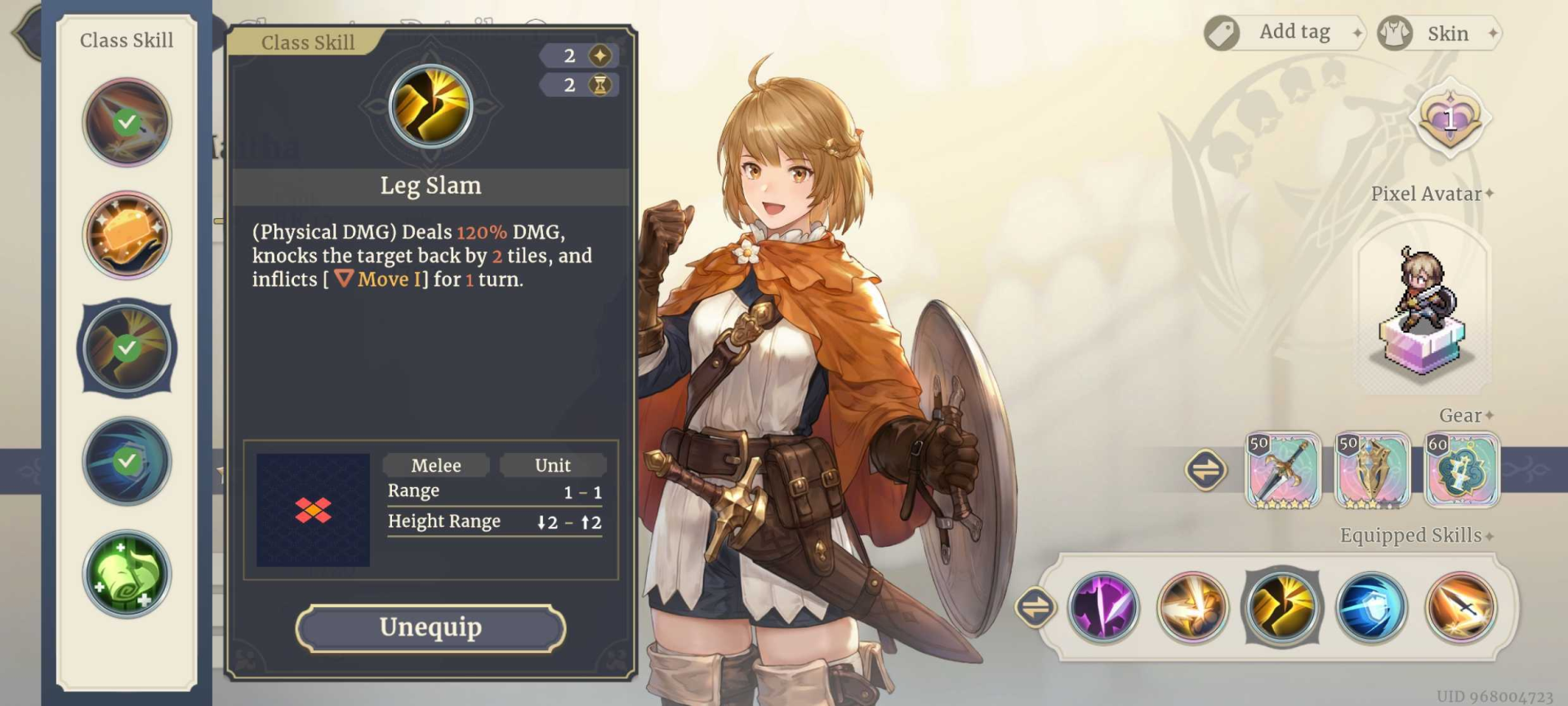
Task: Toggle the checkmark on the blue sidebar skill
Action: coord(127,461)
